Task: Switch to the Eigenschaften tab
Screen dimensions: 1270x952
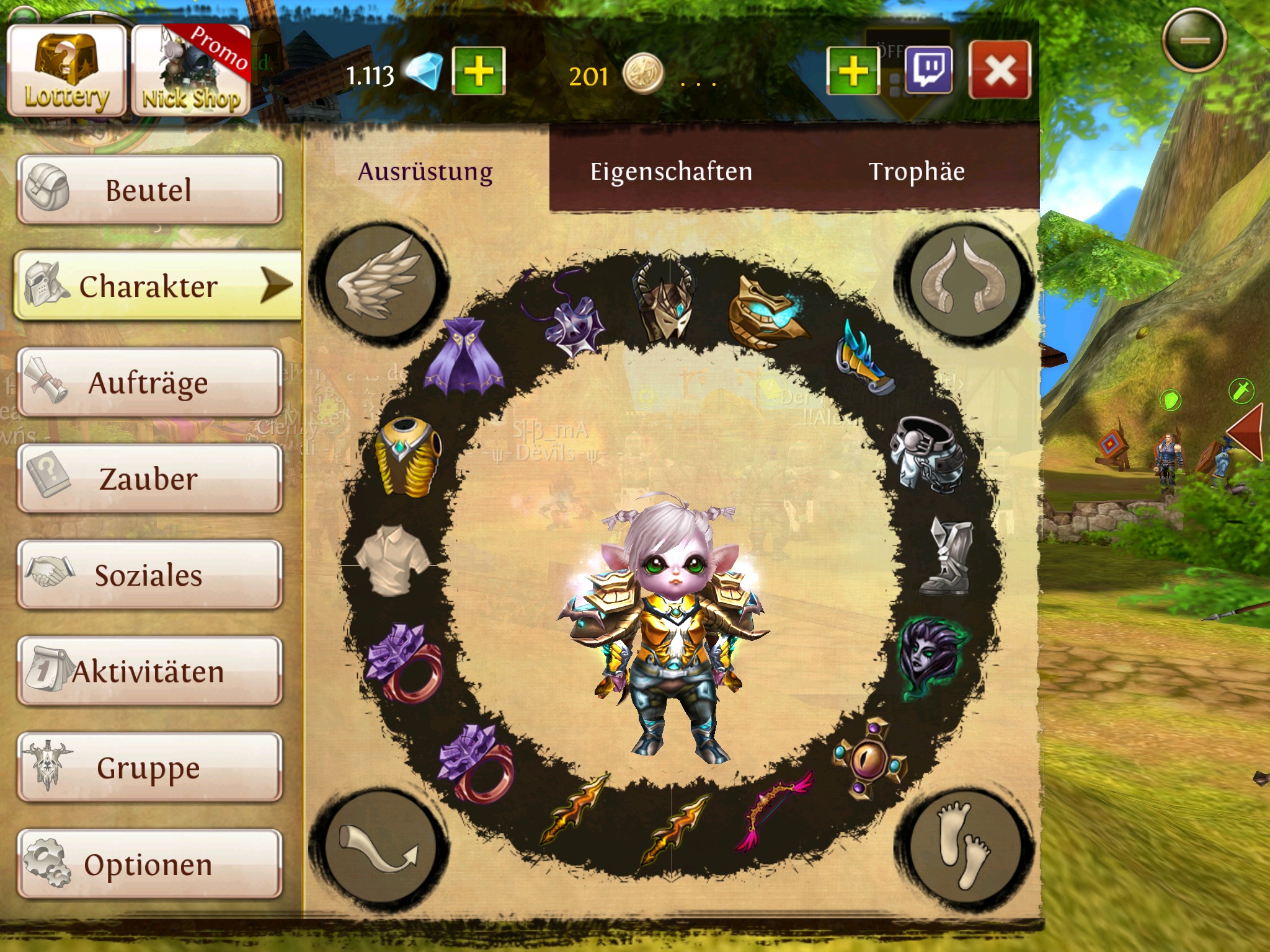Action: pos(671,172)
